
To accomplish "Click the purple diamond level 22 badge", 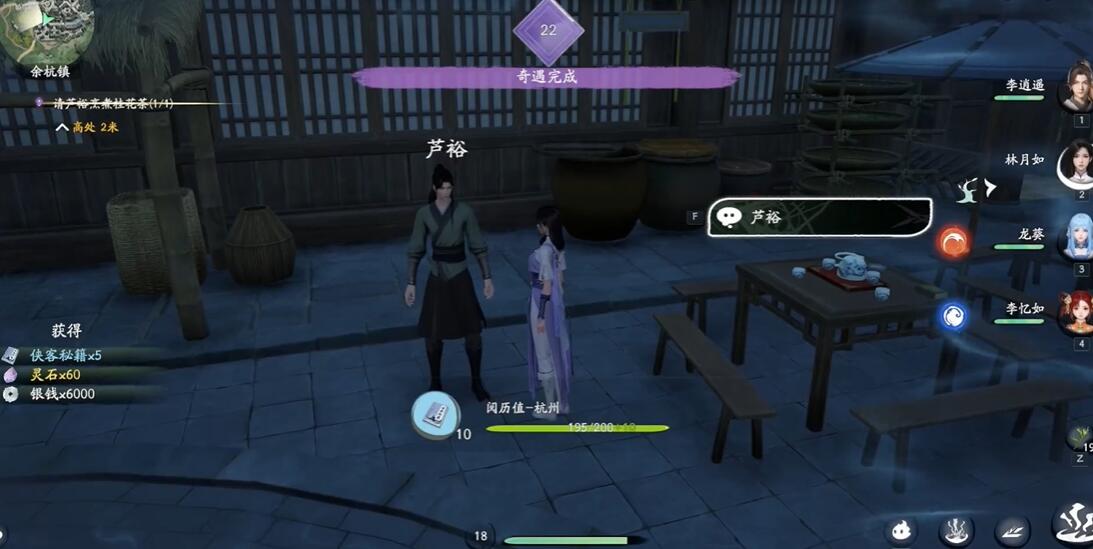I will tap(548, 31).
